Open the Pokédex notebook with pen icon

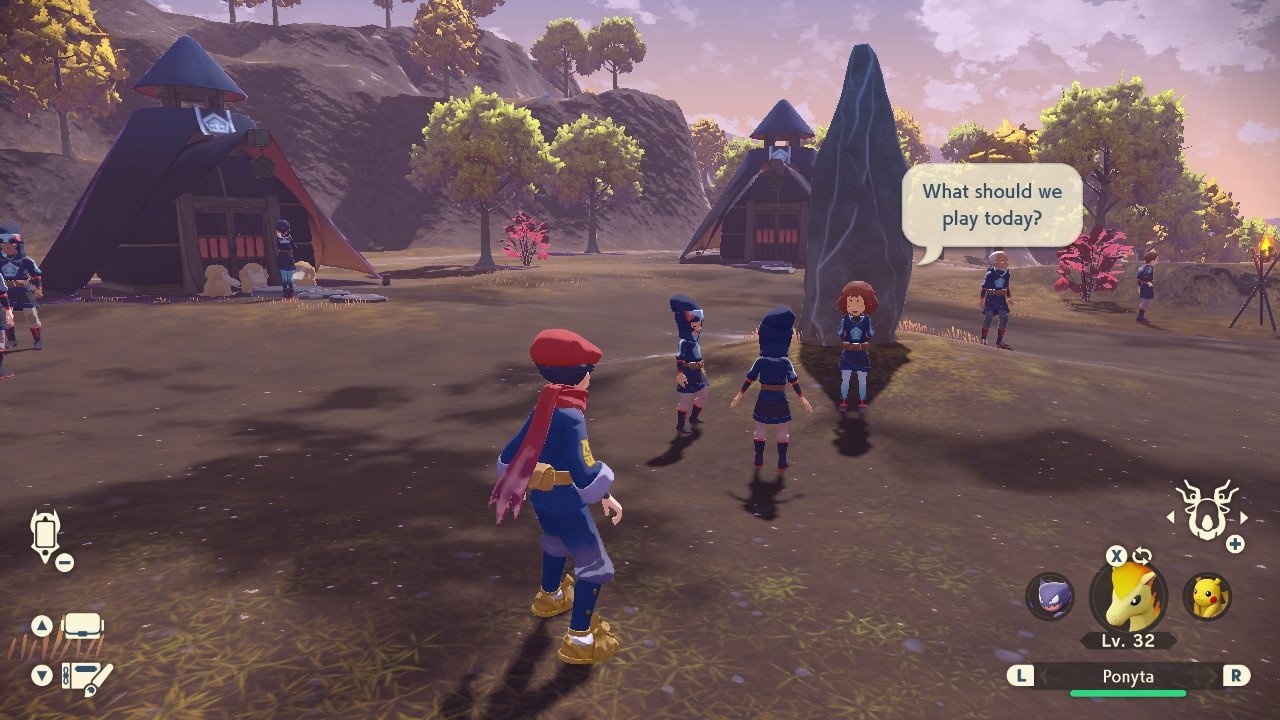(x=86, y=677)
